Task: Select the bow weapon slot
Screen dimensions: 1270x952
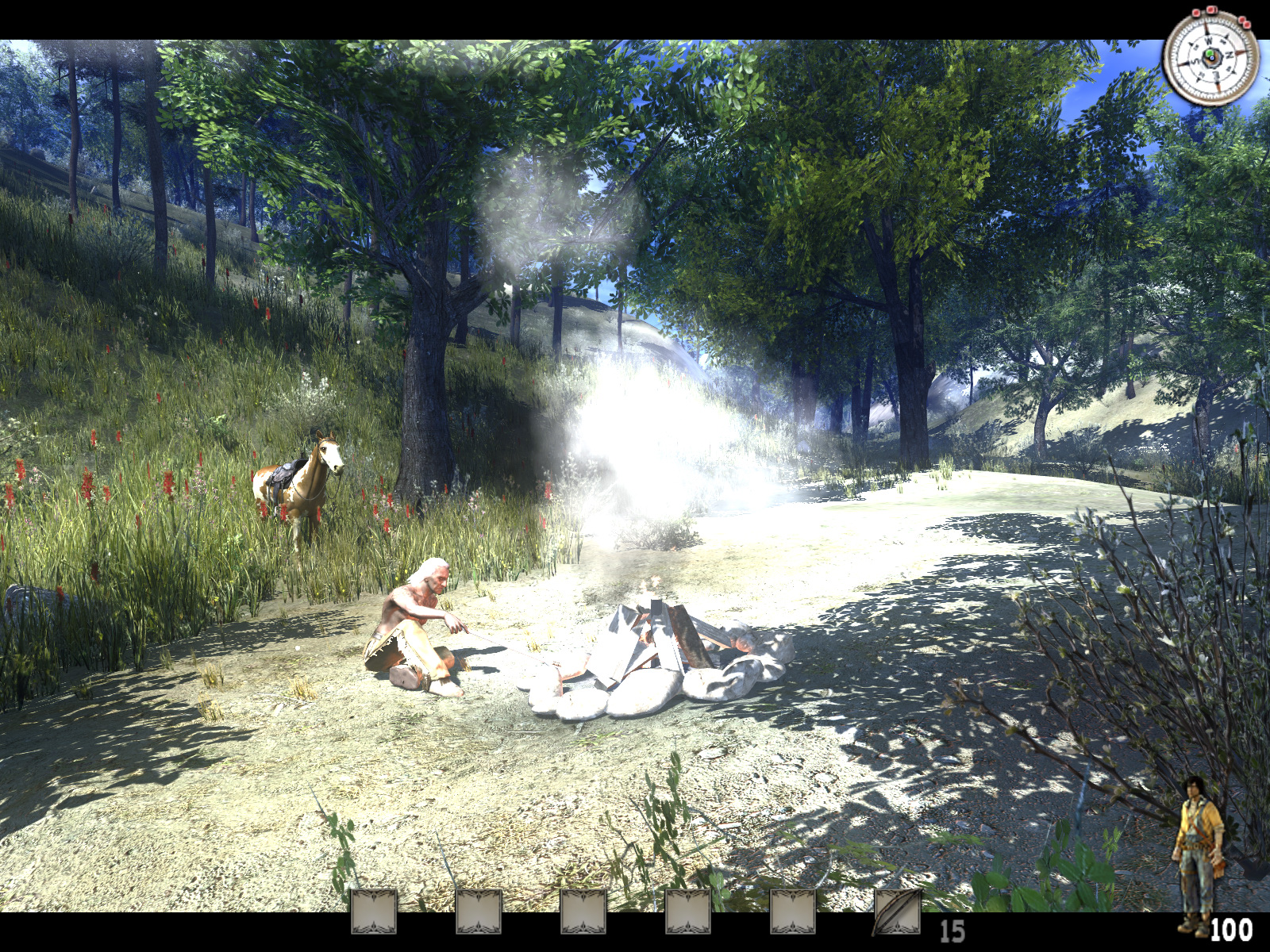Action: [x=897, y=912]
